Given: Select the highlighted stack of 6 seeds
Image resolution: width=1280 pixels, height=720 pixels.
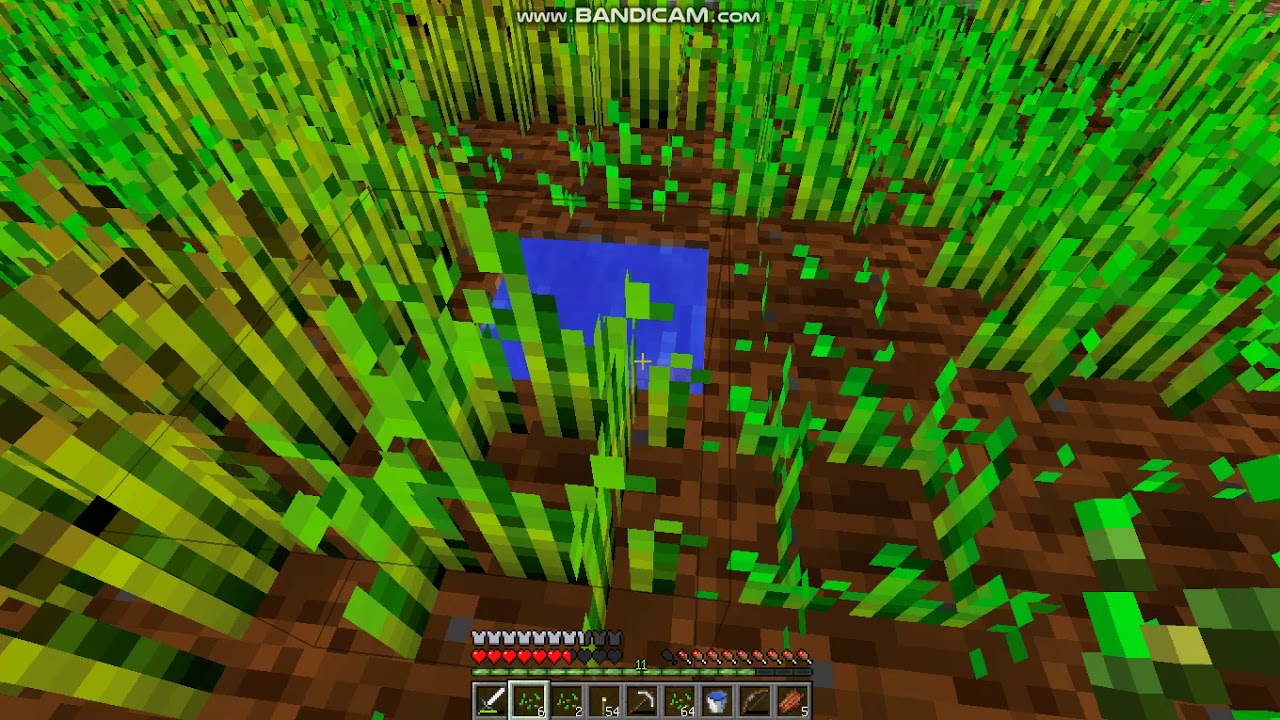Looking at the screenshot, I should click(527, 698).
